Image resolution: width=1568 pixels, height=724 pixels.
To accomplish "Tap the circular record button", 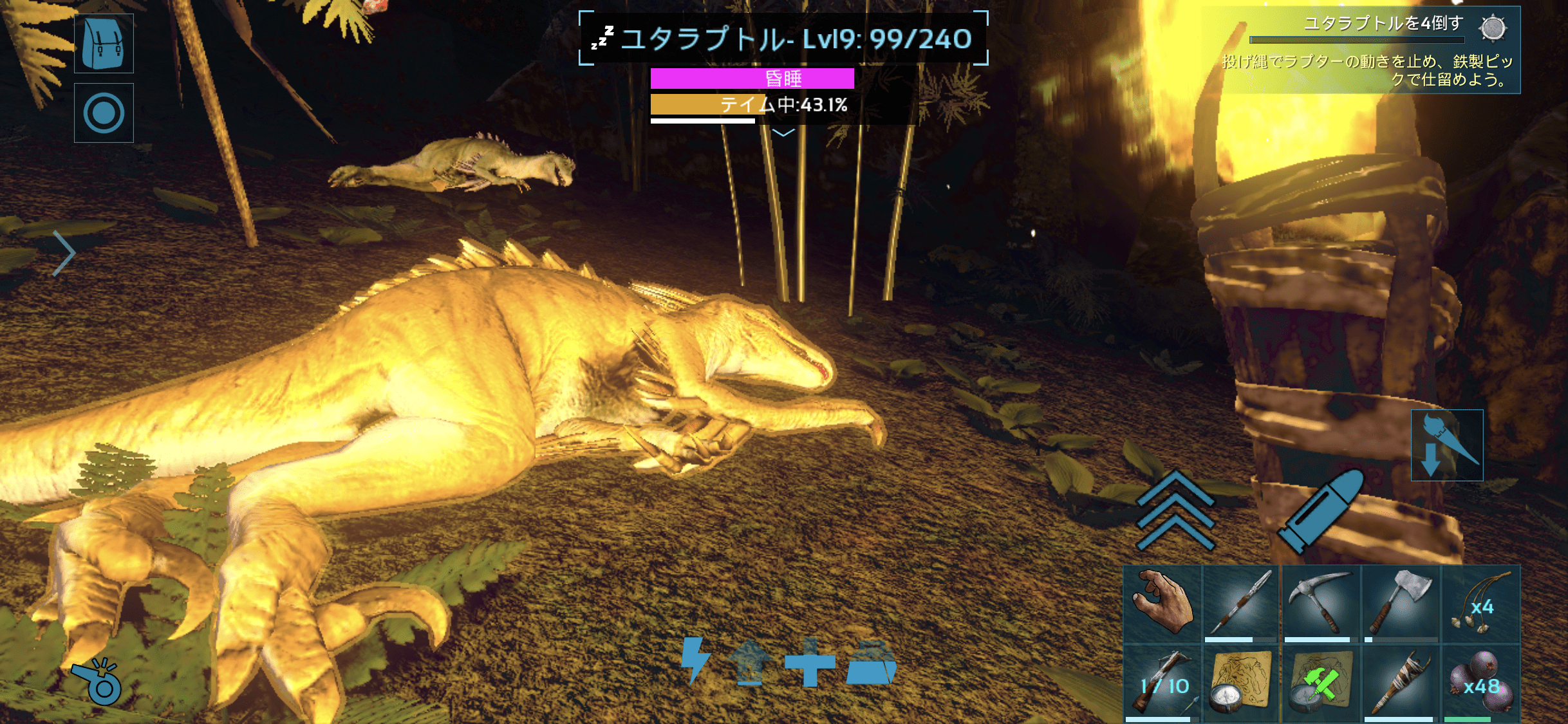I will pyautogui.click(x=104, y=113).
